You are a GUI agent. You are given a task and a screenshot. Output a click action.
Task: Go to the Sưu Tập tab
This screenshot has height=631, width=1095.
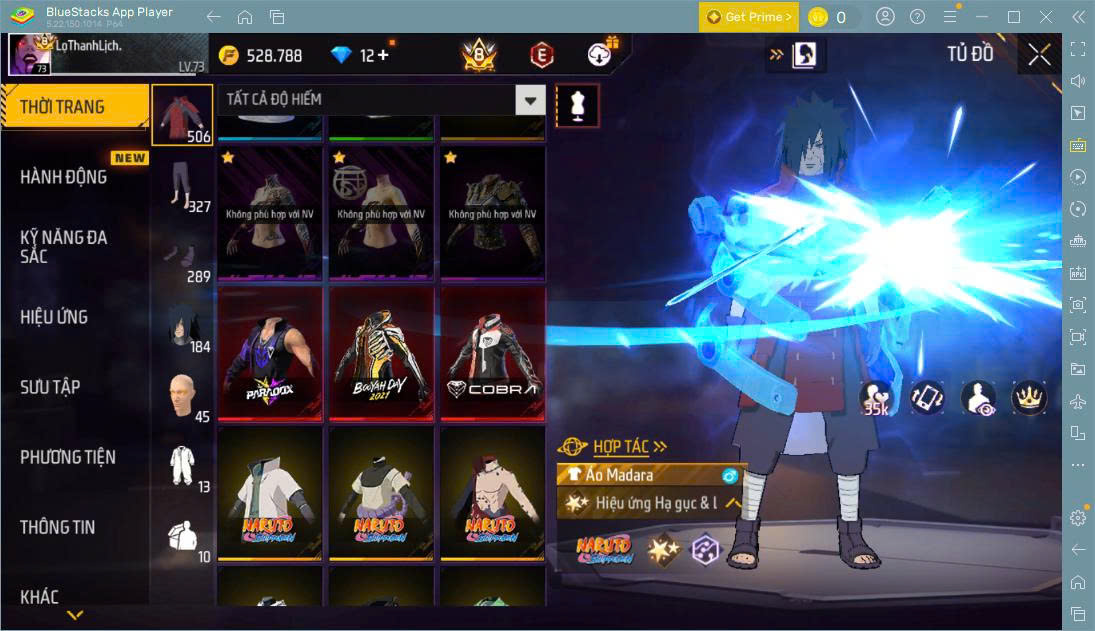click(x=50, y=387)
